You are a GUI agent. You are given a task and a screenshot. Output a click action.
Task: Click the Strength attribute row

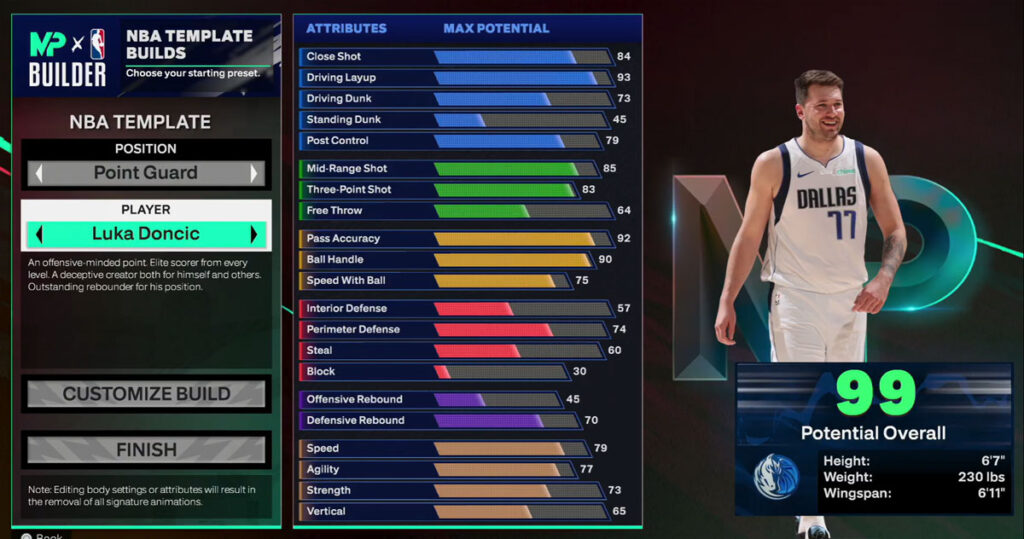point(455,491)
